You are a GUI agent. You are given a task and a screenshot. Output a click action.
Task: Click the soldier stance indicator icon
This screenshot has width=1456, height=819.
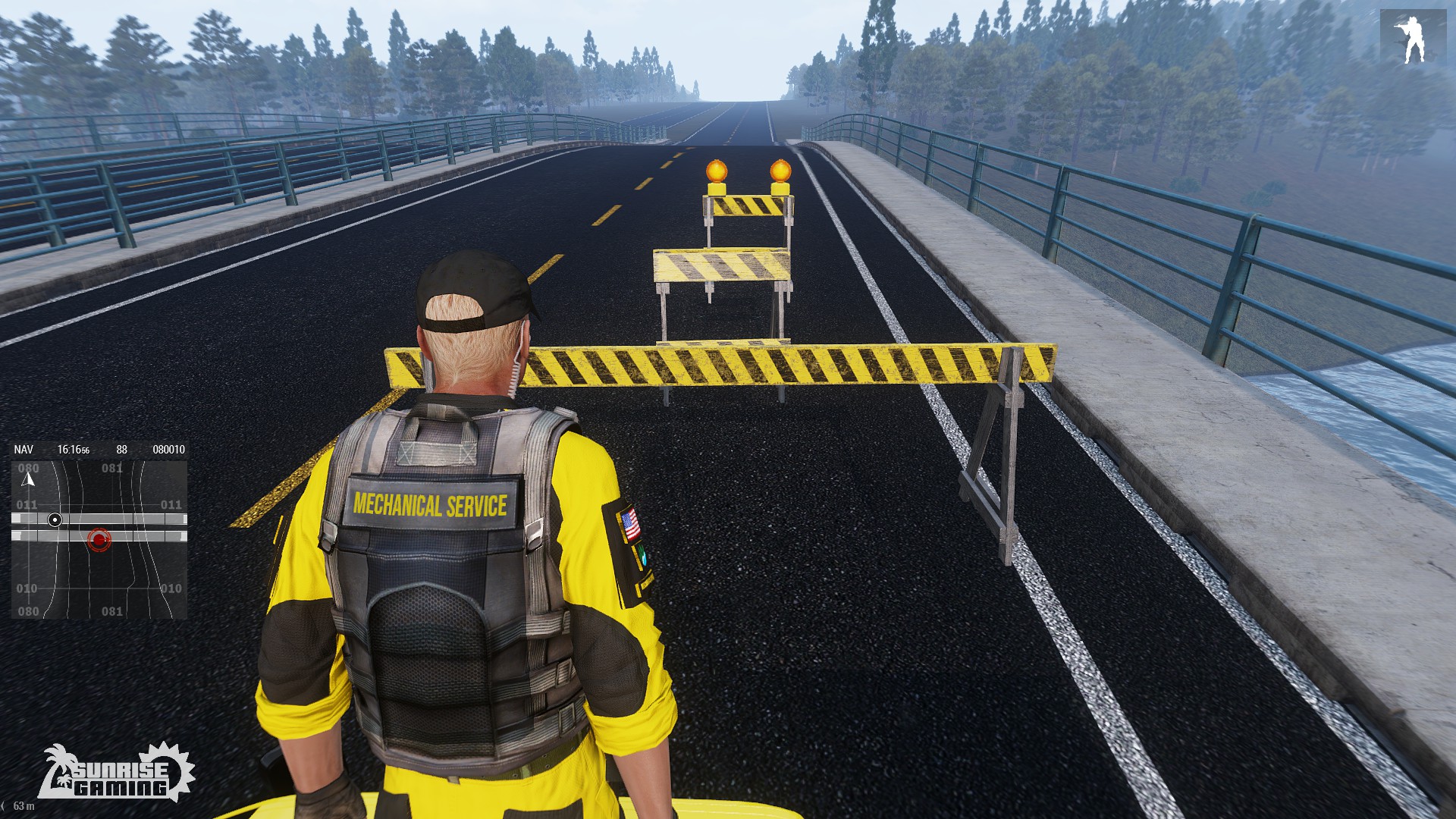[1413, 39]
